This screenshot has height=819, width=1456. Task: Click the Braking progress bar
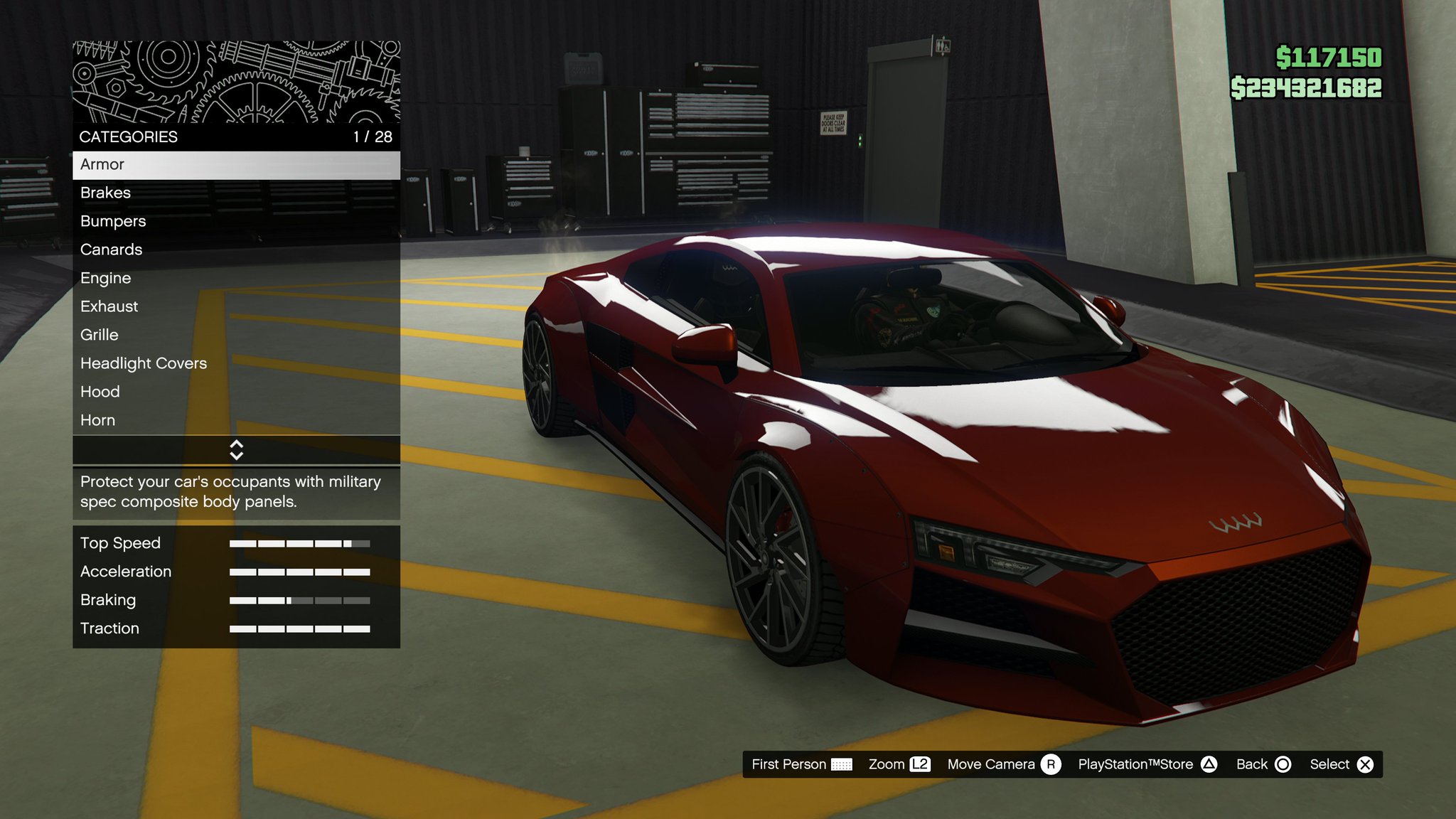click(x=299, y=600)
